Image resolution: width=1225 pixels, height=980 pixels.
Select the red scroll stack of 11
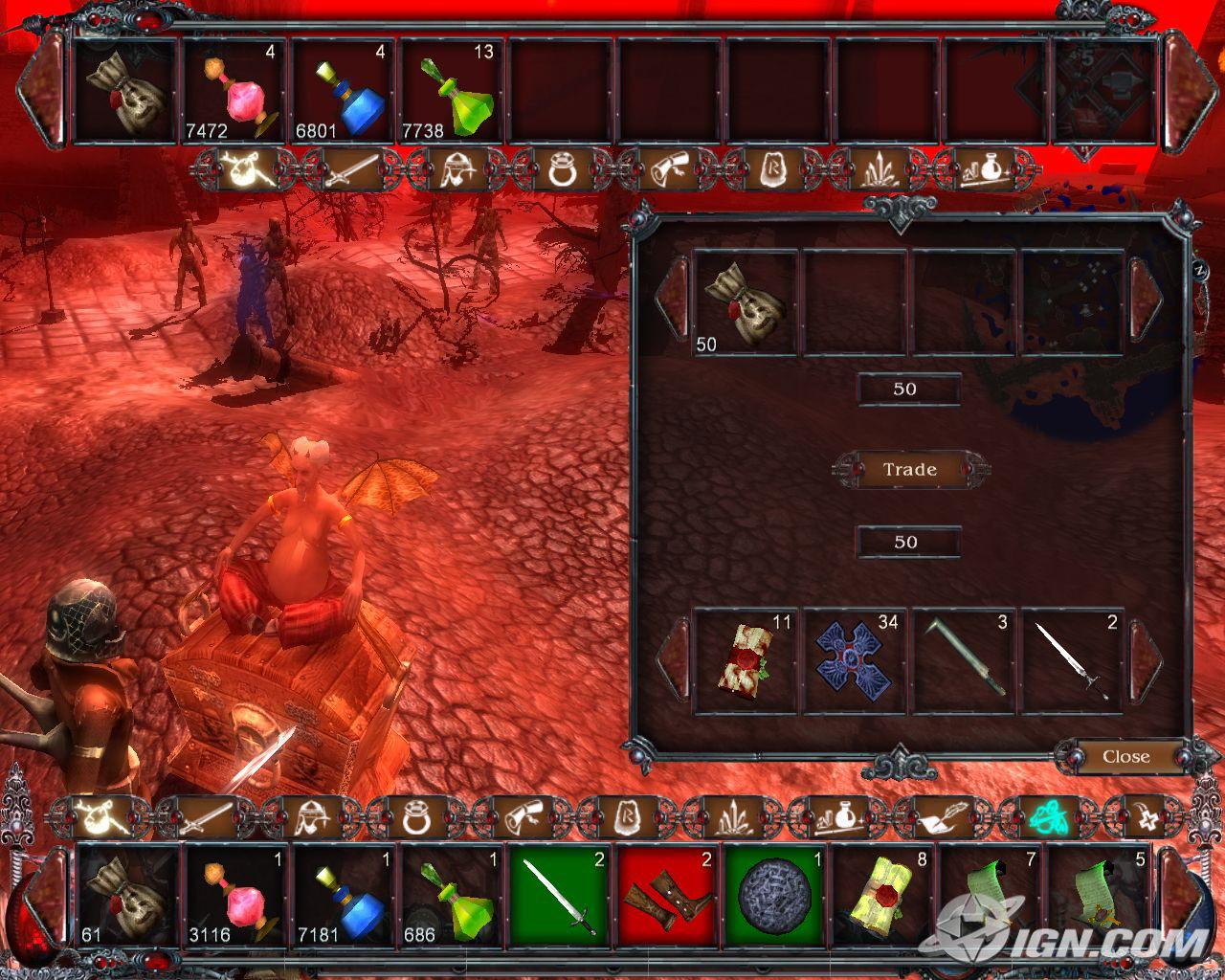(745, 661)
